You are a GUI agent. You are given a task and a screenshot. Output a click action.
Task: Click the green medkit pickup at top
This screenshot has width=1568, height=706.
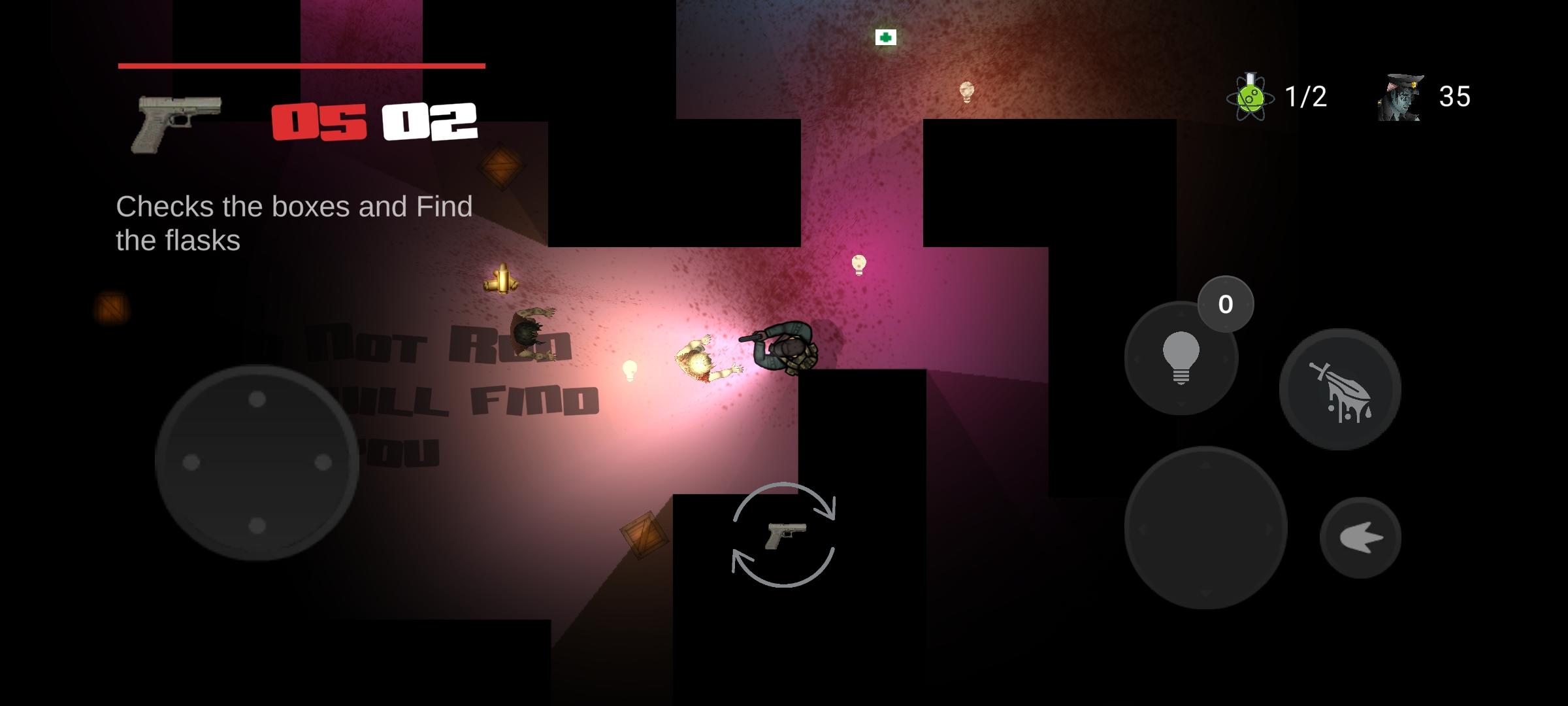885,39
